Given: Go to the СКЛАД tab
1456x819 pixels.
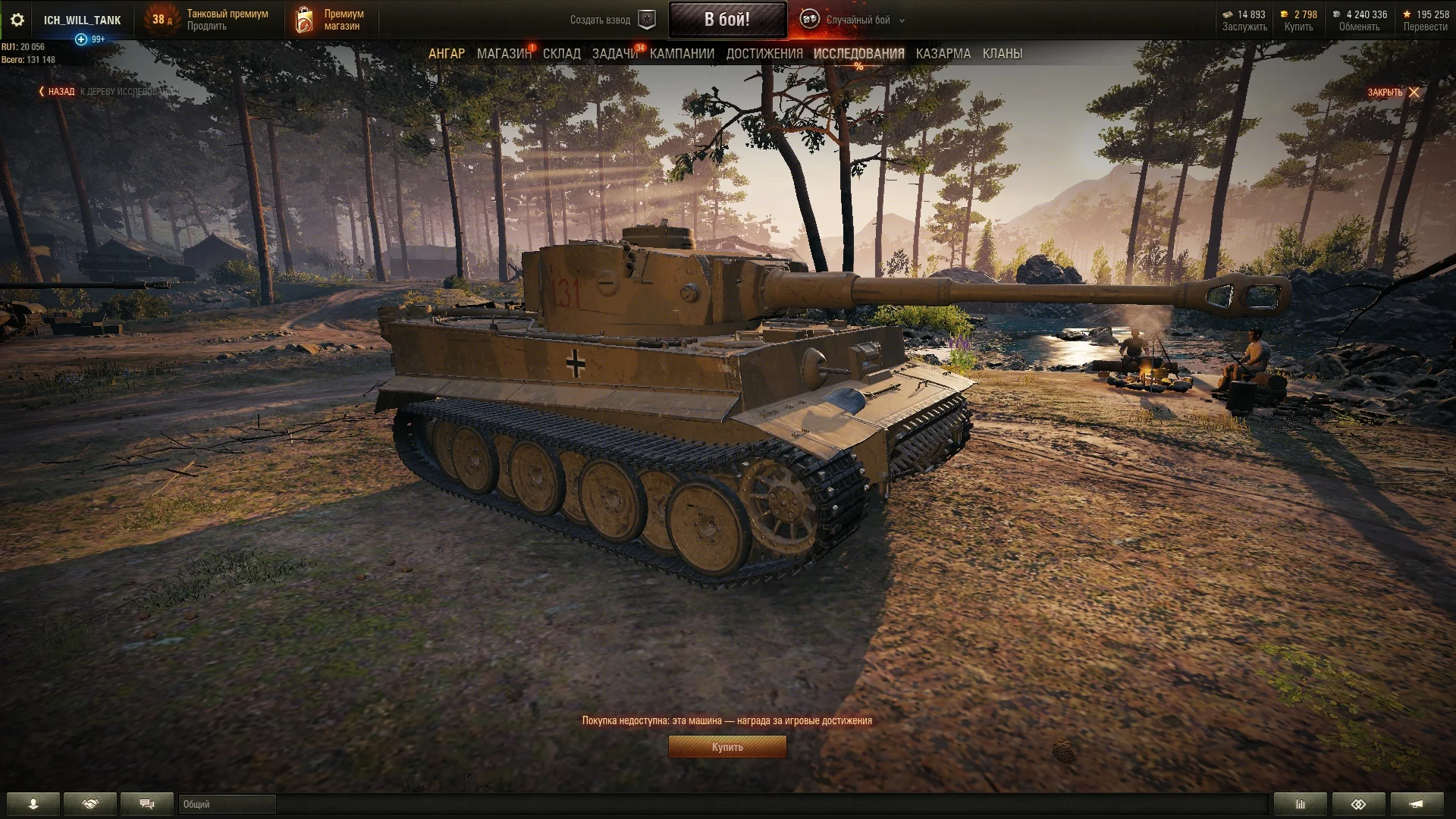Looking at the screenshot, I should [561, 54].
